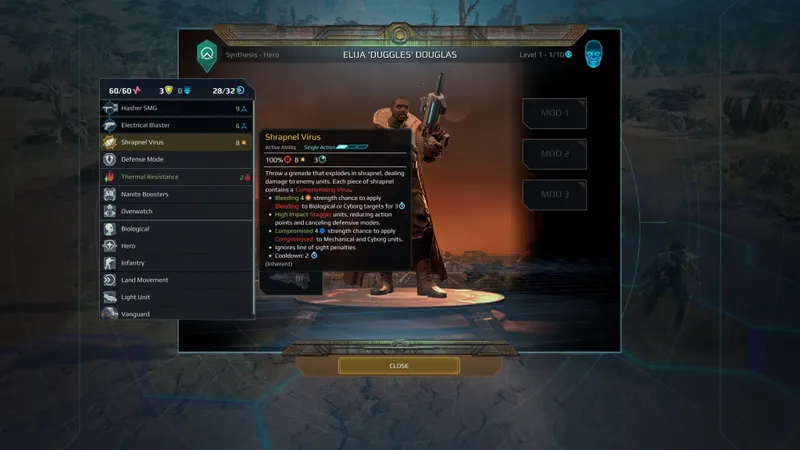
Task: Select the Vanguard trait row
Action: tap(175, 313)
